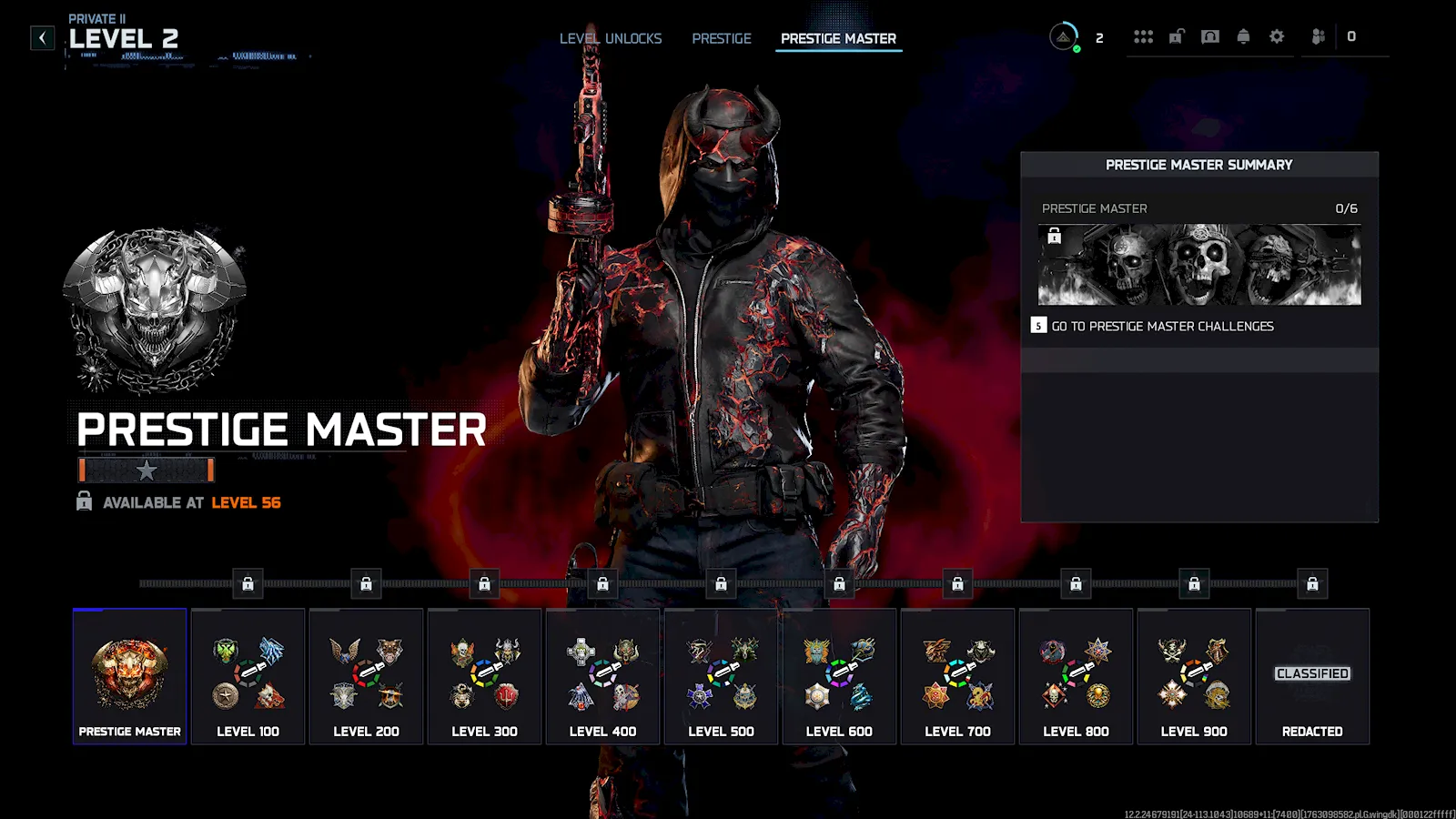Select the Prestige Master tab

point(838,38)
